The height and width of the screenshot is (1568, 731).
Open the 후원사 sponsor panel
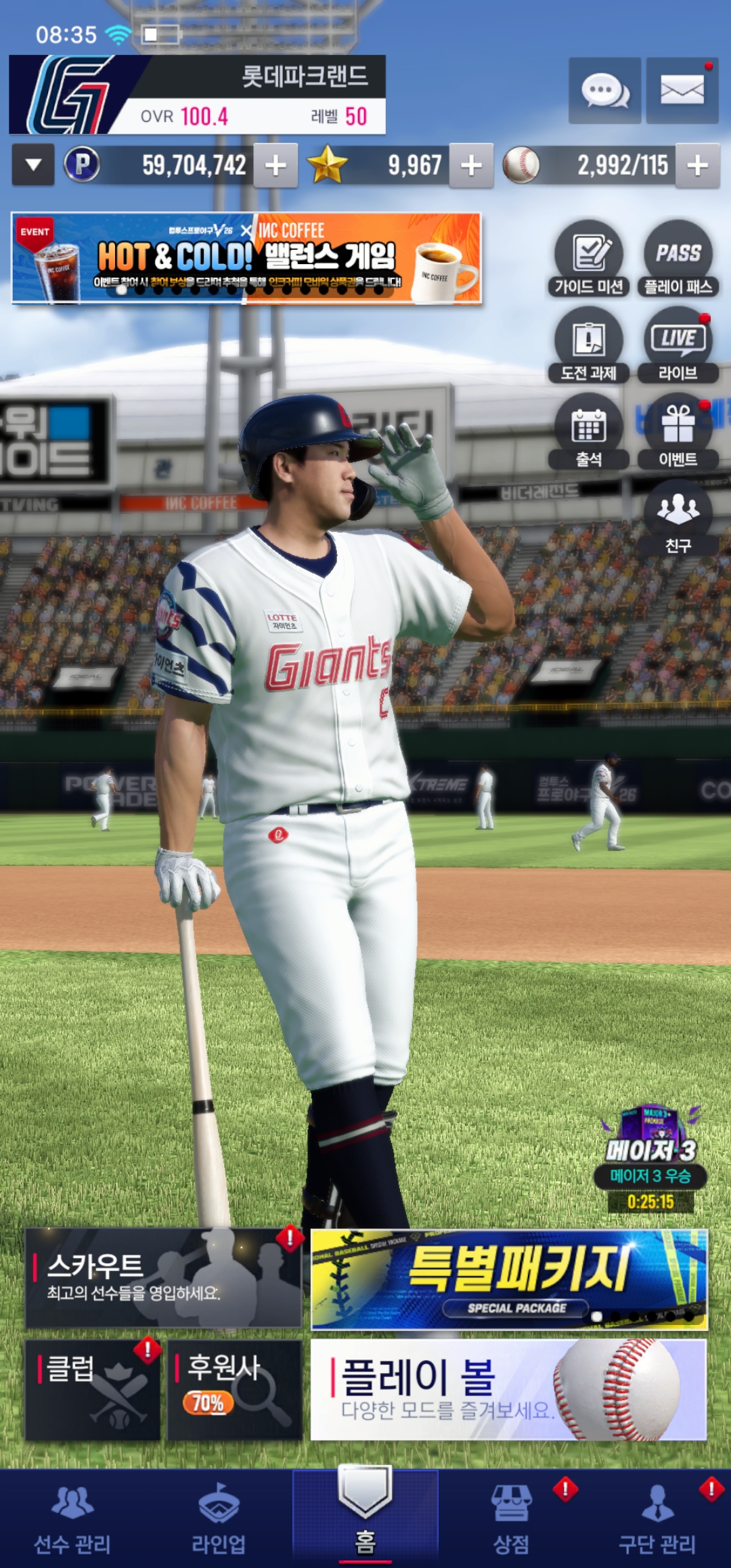pos(234,1389)
